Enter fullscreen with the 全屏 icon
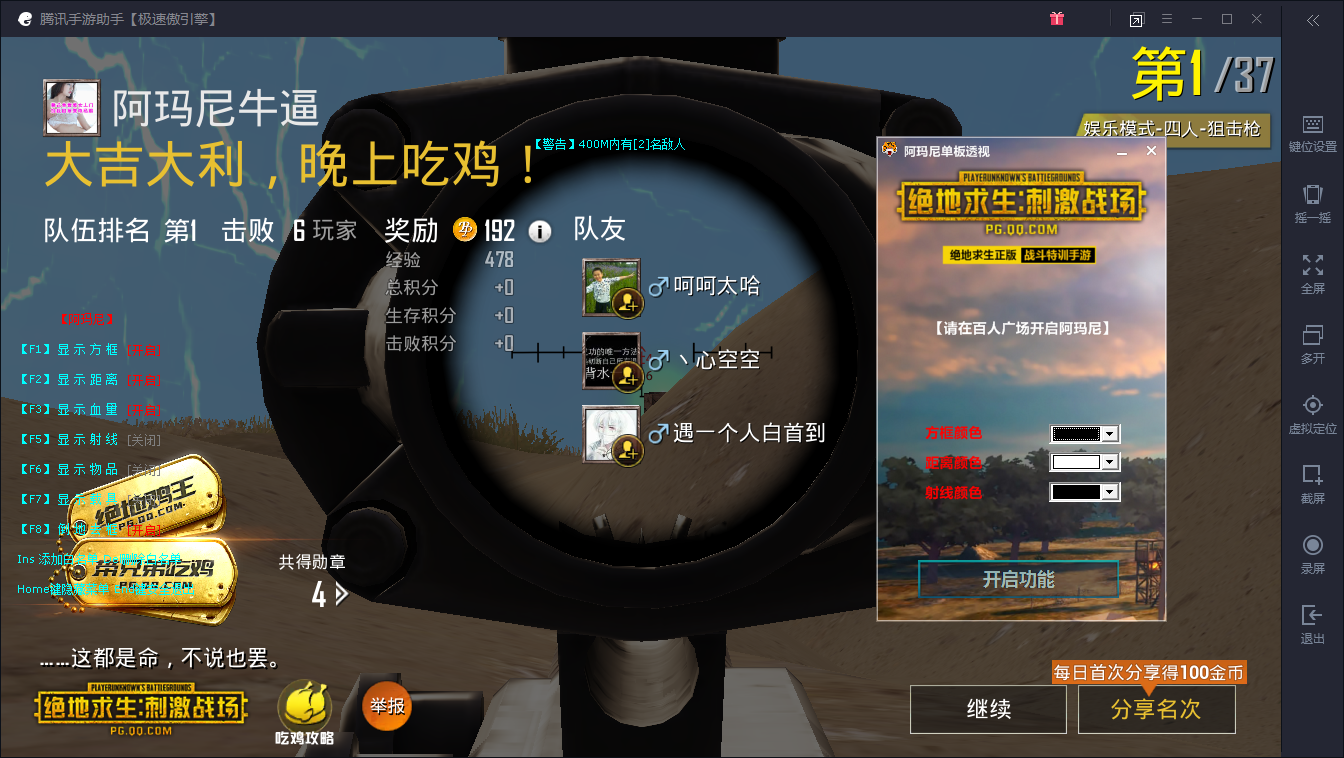The height and width of the screenshot is (758, 1344). pyautogui.click(x=1312, y=265)
